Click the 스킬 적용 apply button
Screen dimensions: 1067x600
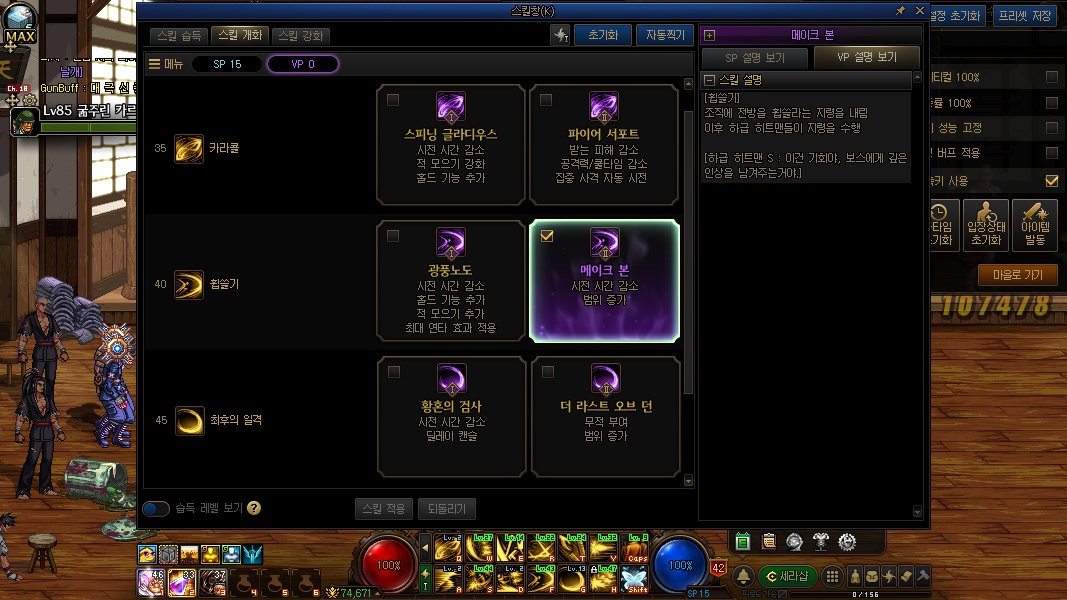coord(383,508)
